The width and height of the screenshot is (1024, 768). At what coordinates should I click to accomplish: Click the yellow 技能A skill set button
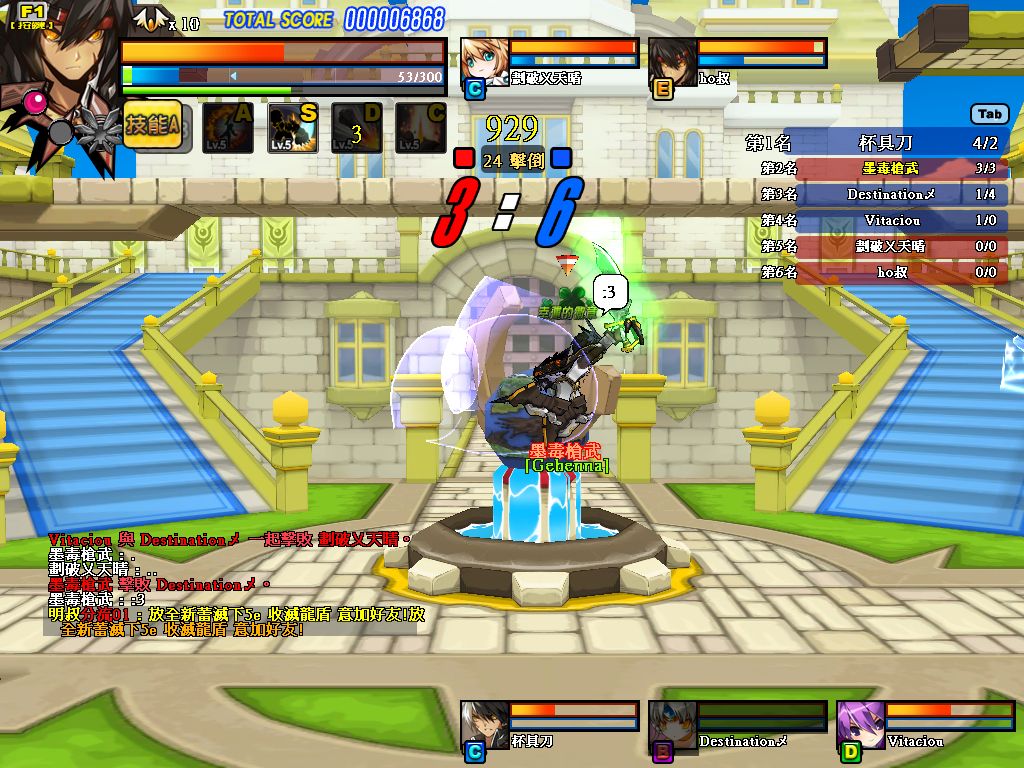click(x=152, y=126)
